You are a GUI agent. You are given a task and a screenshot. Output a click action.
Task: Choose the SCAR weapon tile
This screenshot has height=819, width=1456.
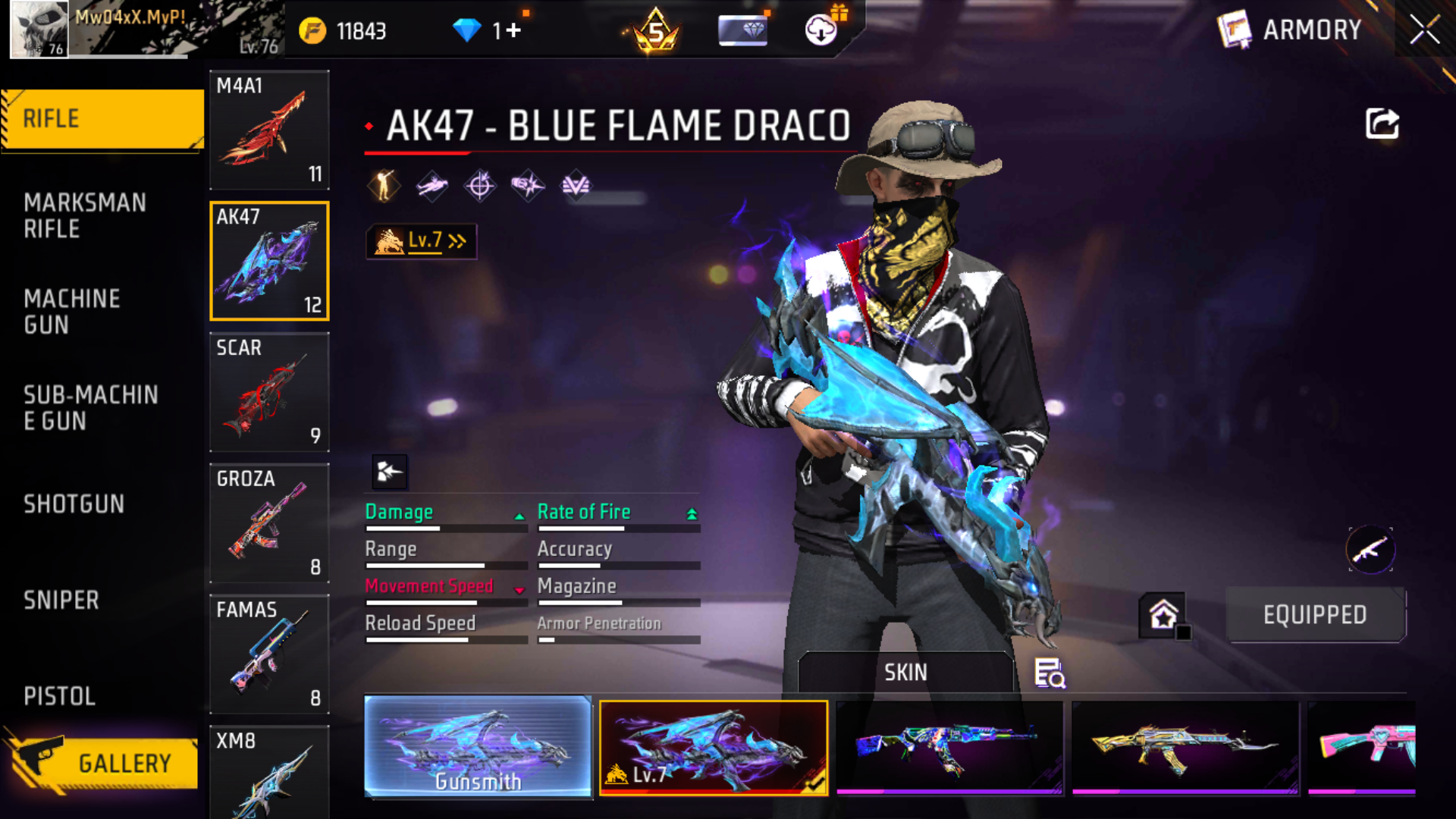[269, 392]
